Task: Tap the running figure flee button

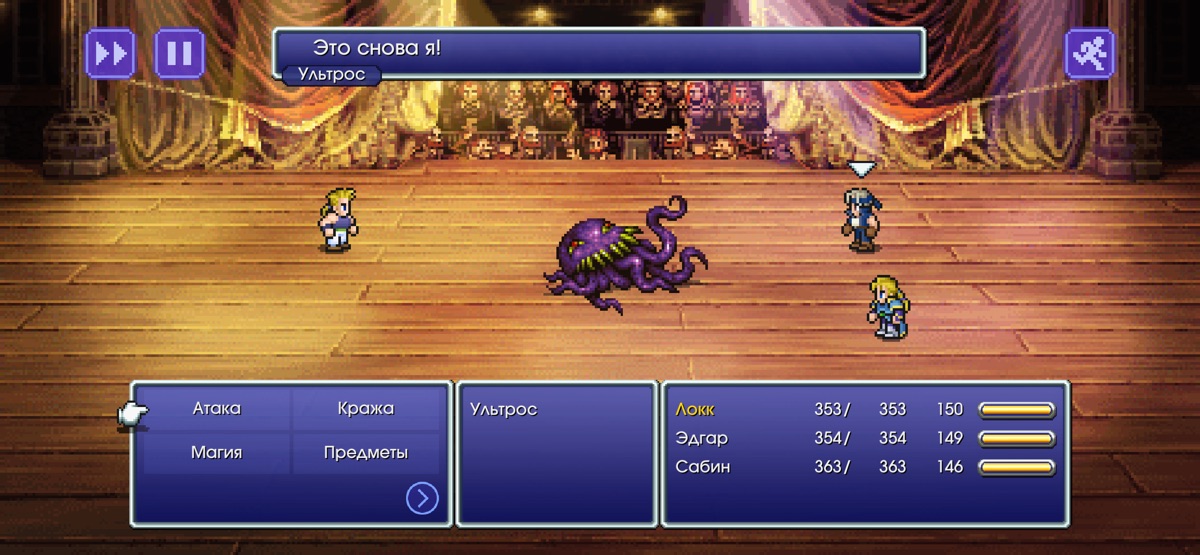Action: pyautogui.click(x=1089, y=53)
